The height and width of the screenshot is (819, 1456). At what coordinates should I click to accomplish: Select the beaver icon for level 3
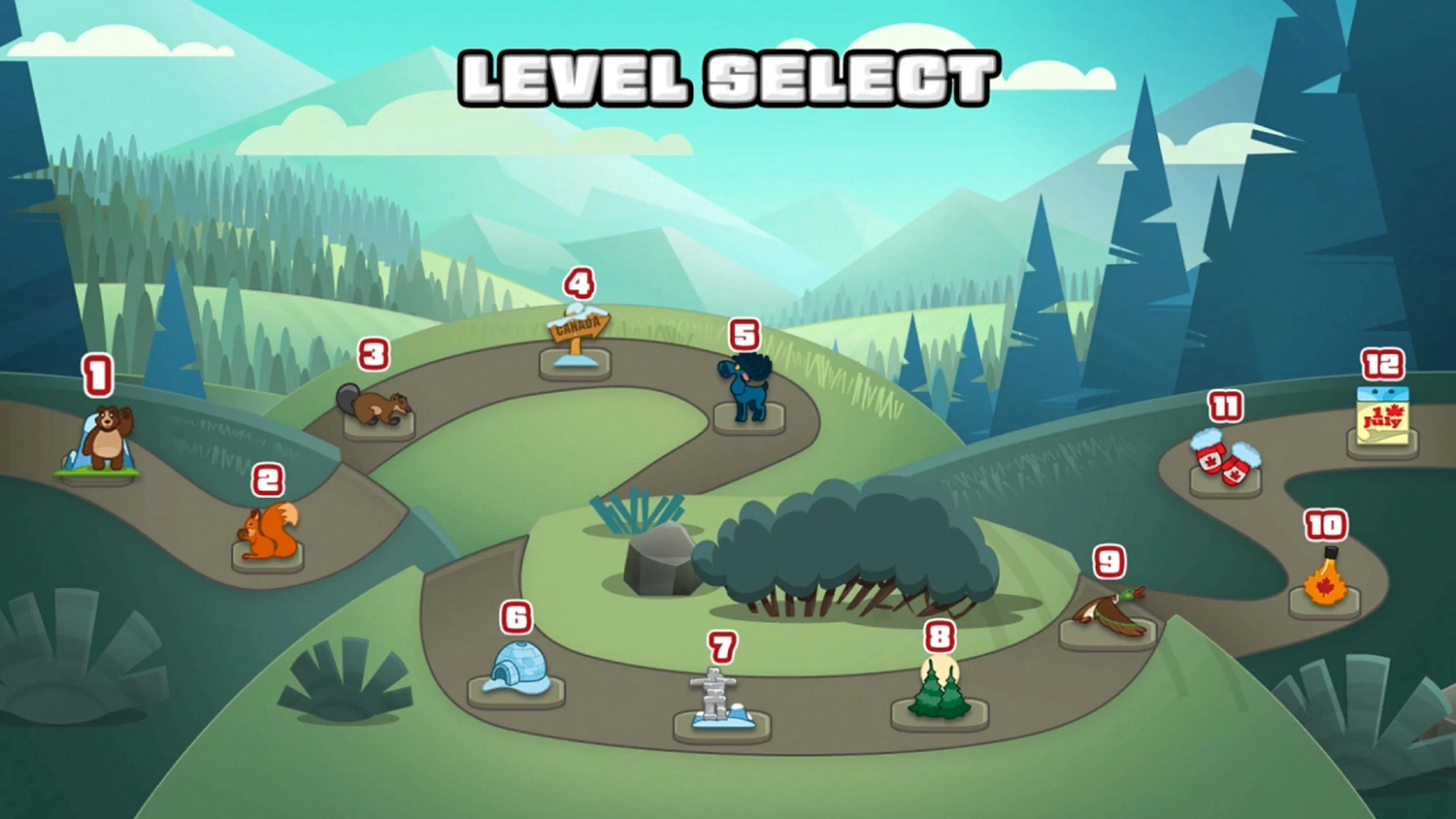(377, 407)
